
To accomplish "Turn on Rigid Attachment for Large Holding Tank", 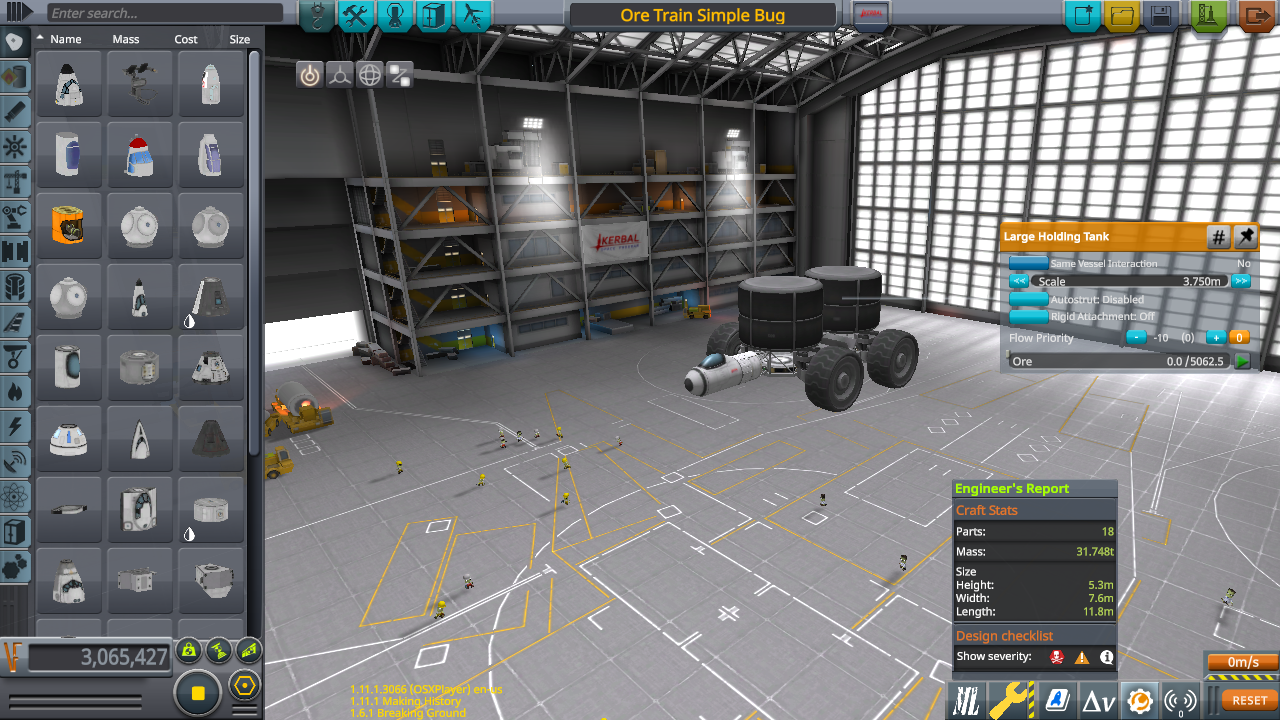I will pos(1028,316).
